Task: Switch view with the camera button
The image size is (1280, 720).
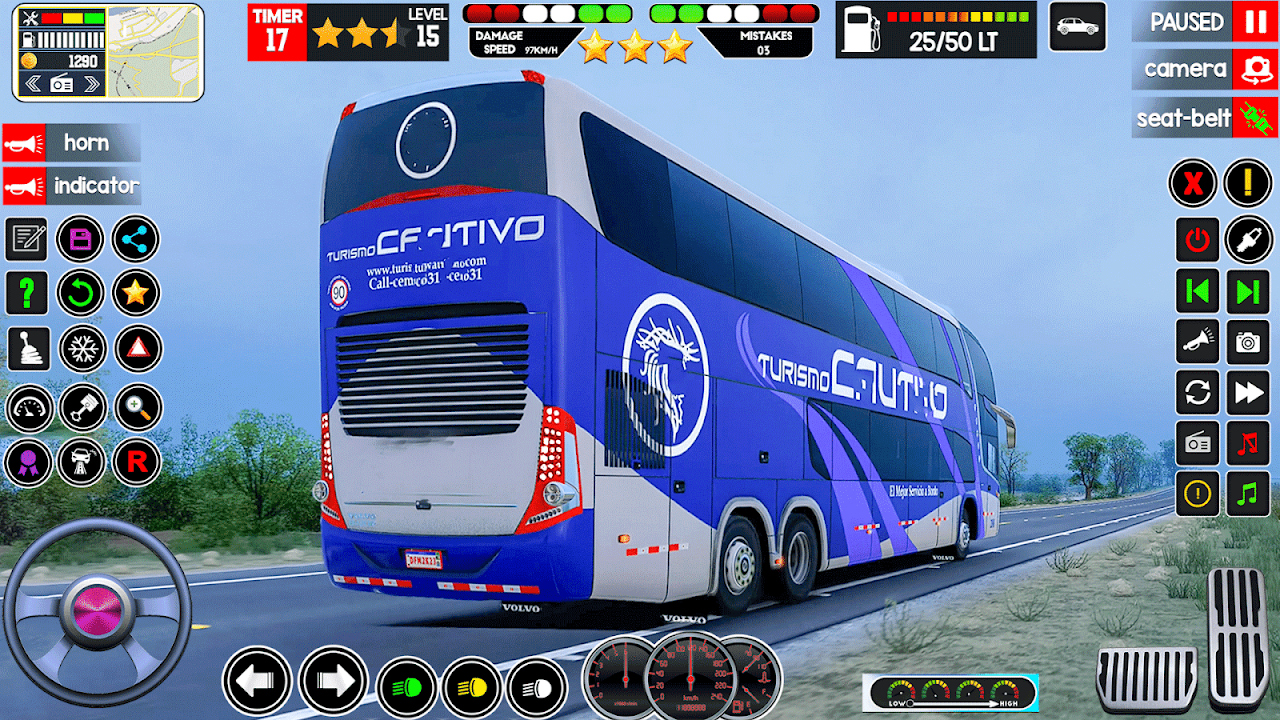Action: [1254, 69]
